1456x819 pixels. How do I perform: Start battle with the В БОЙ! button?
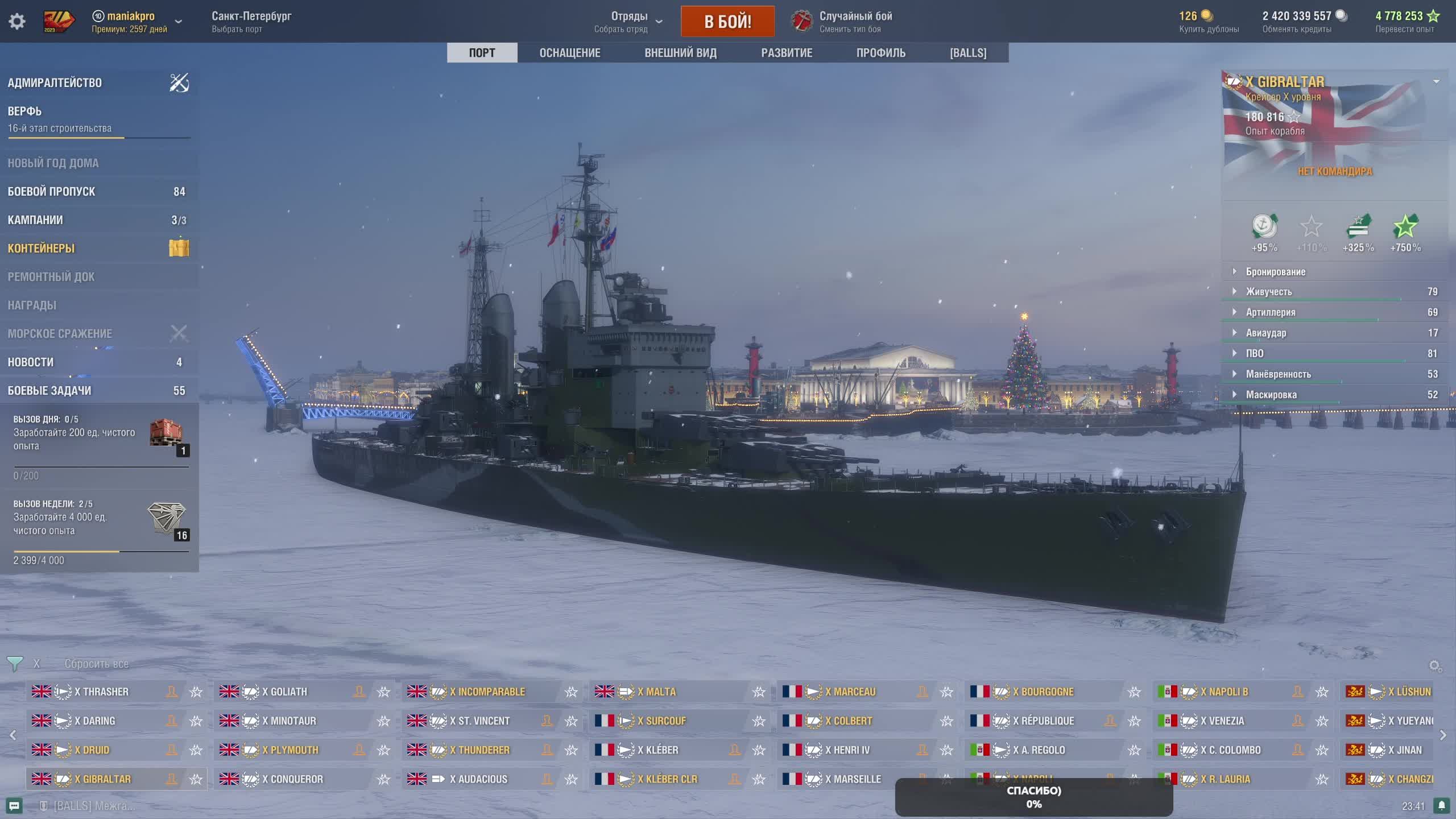click(727, 22)
